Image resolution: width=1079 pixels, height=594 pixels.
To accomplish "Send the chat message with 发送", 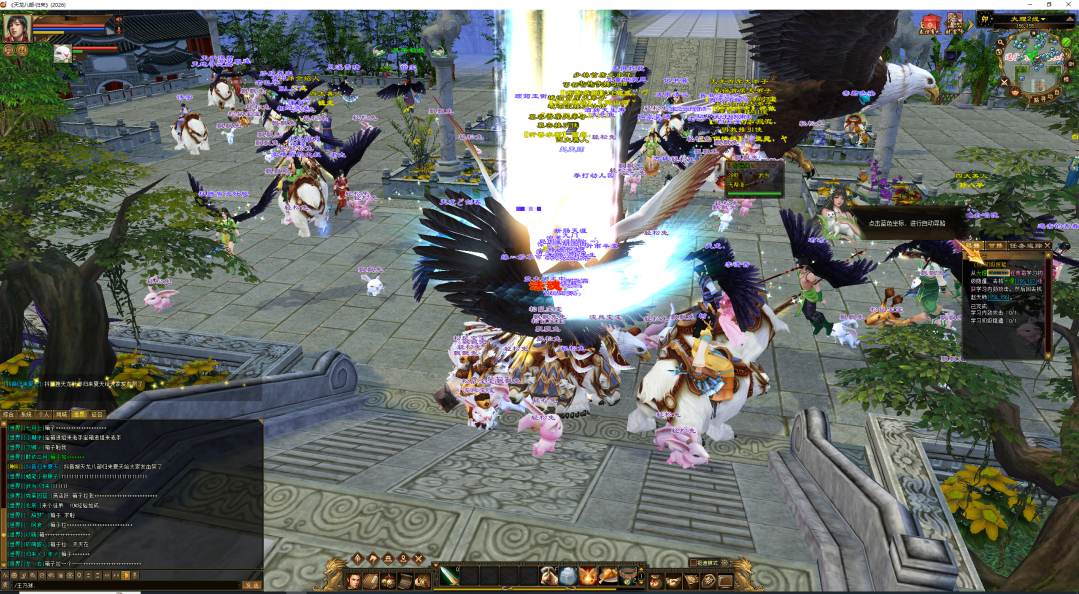I will pos(252,585).
